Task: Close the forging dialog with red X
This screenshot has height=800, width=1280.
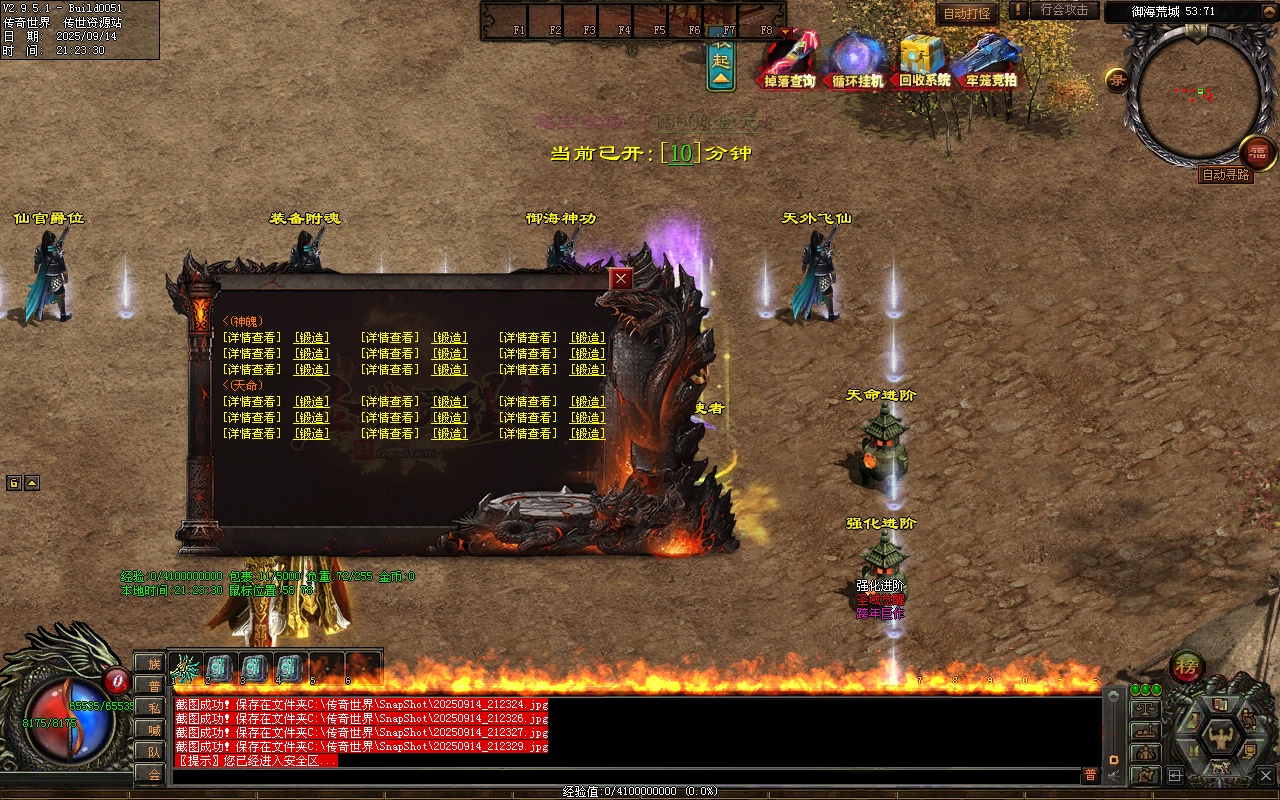Action: 621,279
